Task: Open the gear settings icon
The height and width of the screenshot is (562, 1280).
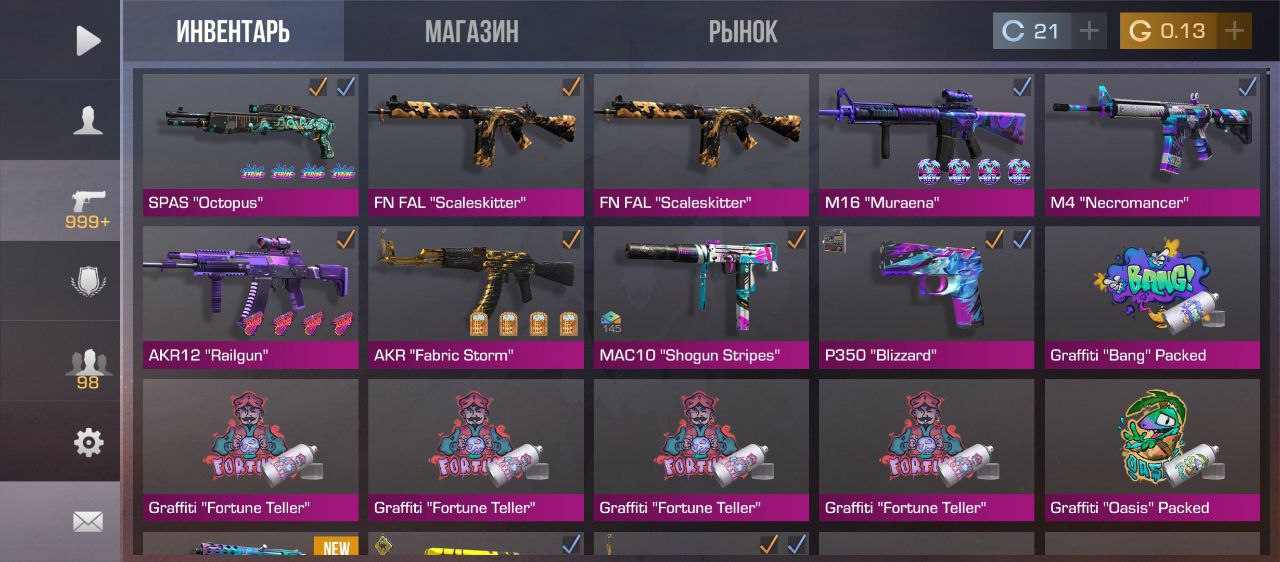Action: 88,442
